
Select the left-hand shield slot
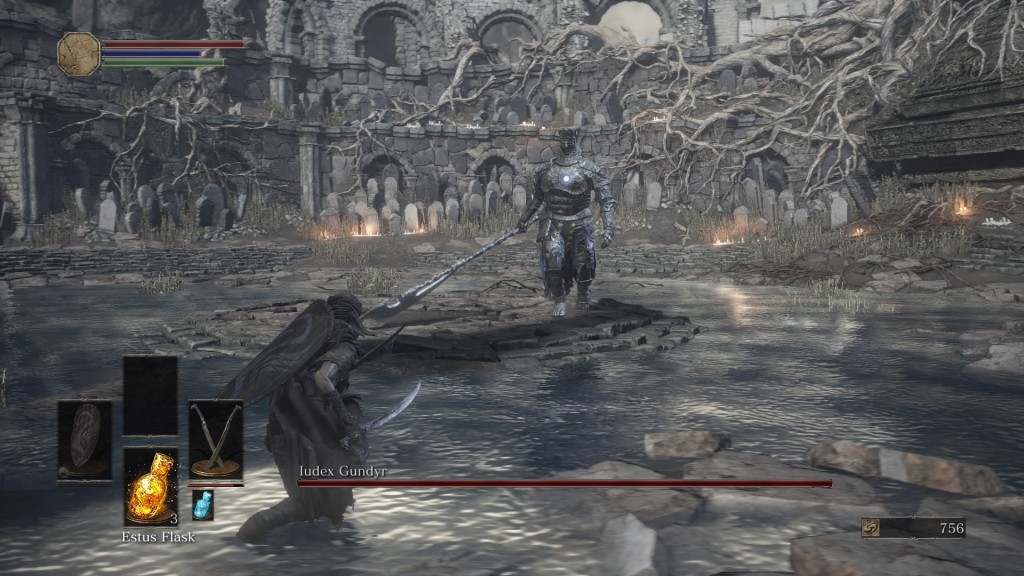click(x=84, y=440)
